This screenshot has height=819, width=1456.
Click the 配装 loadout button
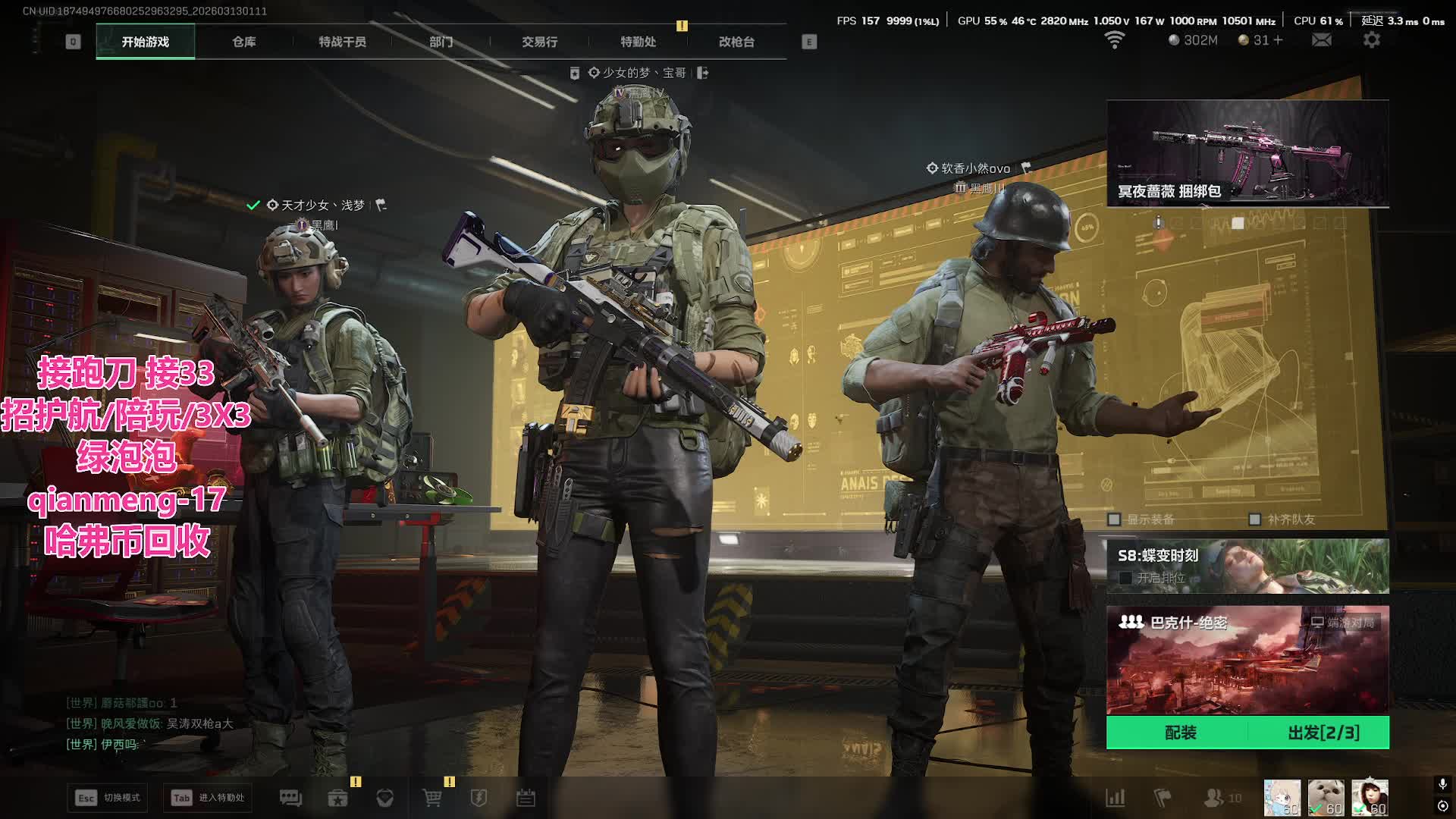(x=1180, y=733)
